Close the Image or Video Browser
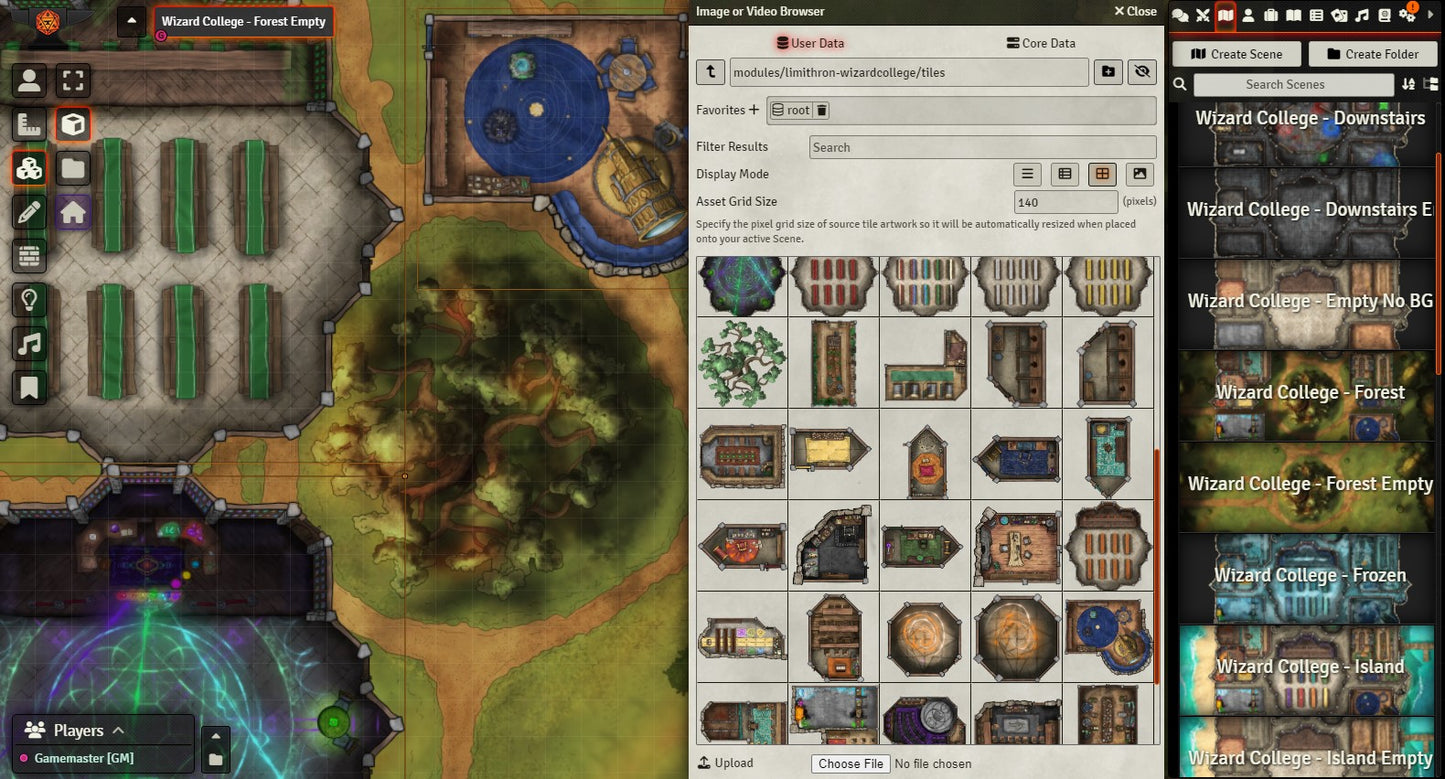Image resolution: width=1445 pixels, height=779 pixels. pyautogui.click(x=1135, y=12)
